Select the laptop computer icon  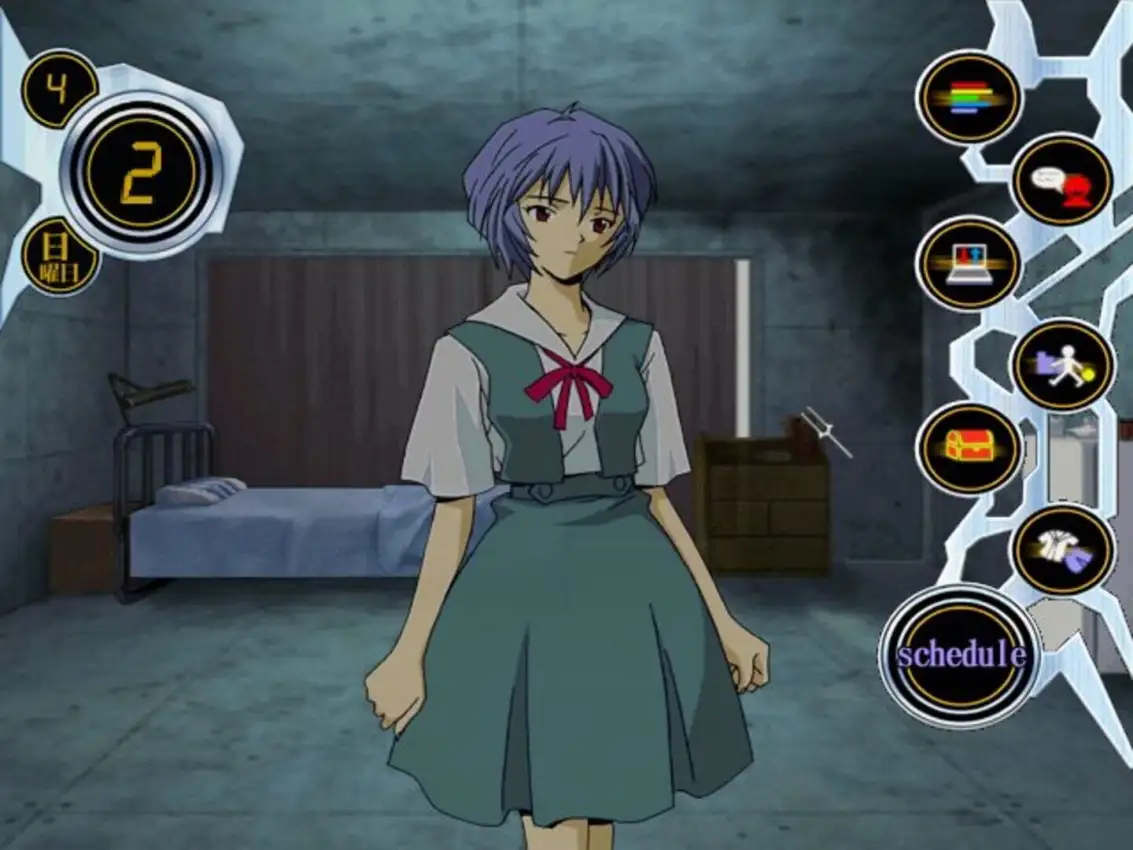pos(969,264)
